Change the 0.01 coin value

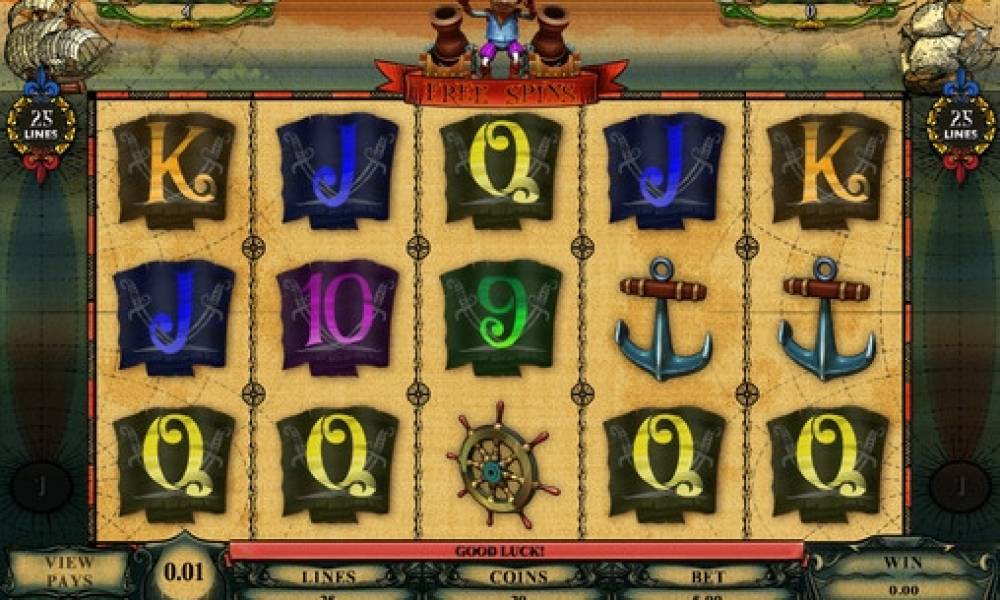click(x=184, y=573)
